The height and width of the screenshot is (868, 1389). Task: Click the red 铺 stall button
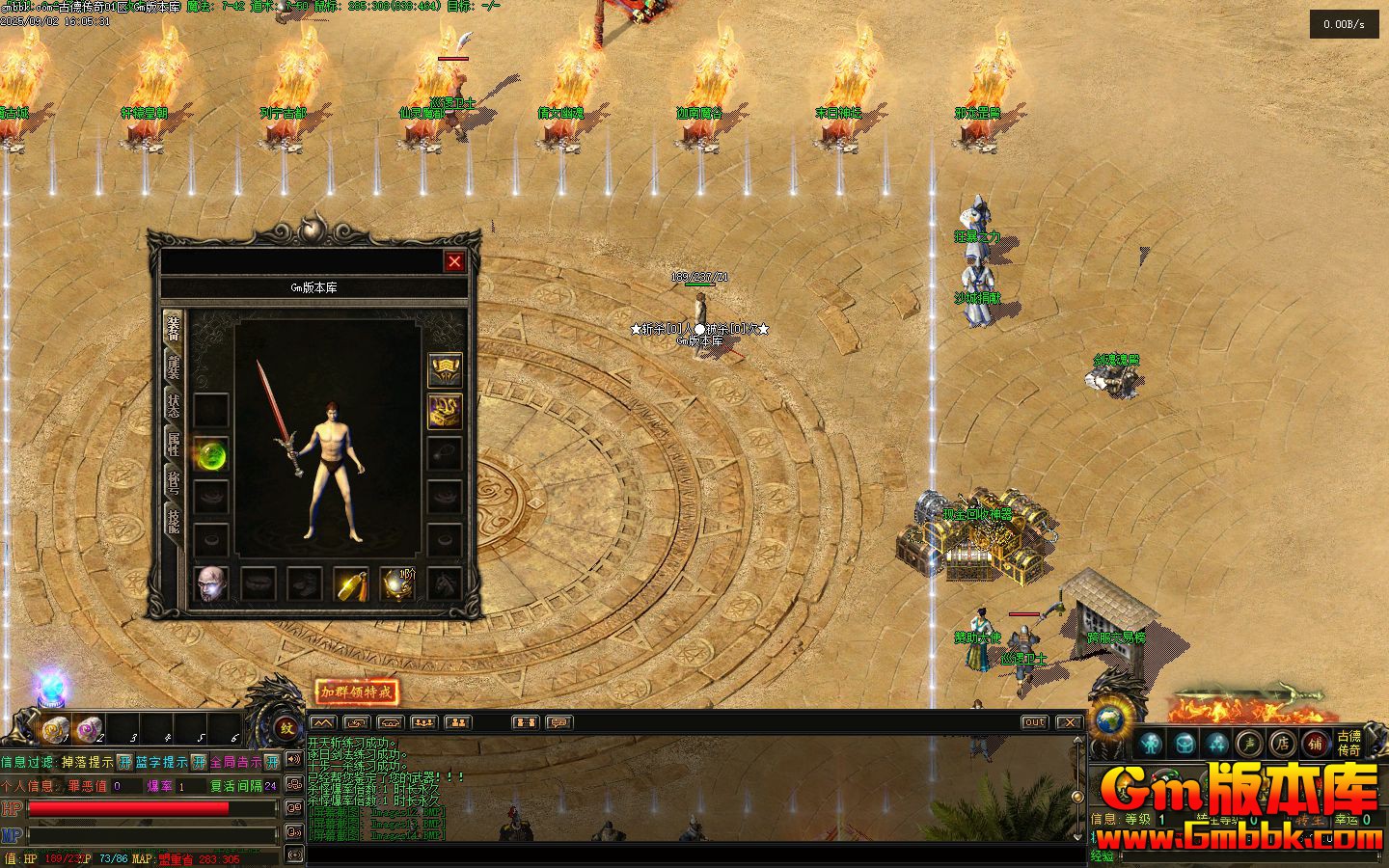coord(1315,743)
